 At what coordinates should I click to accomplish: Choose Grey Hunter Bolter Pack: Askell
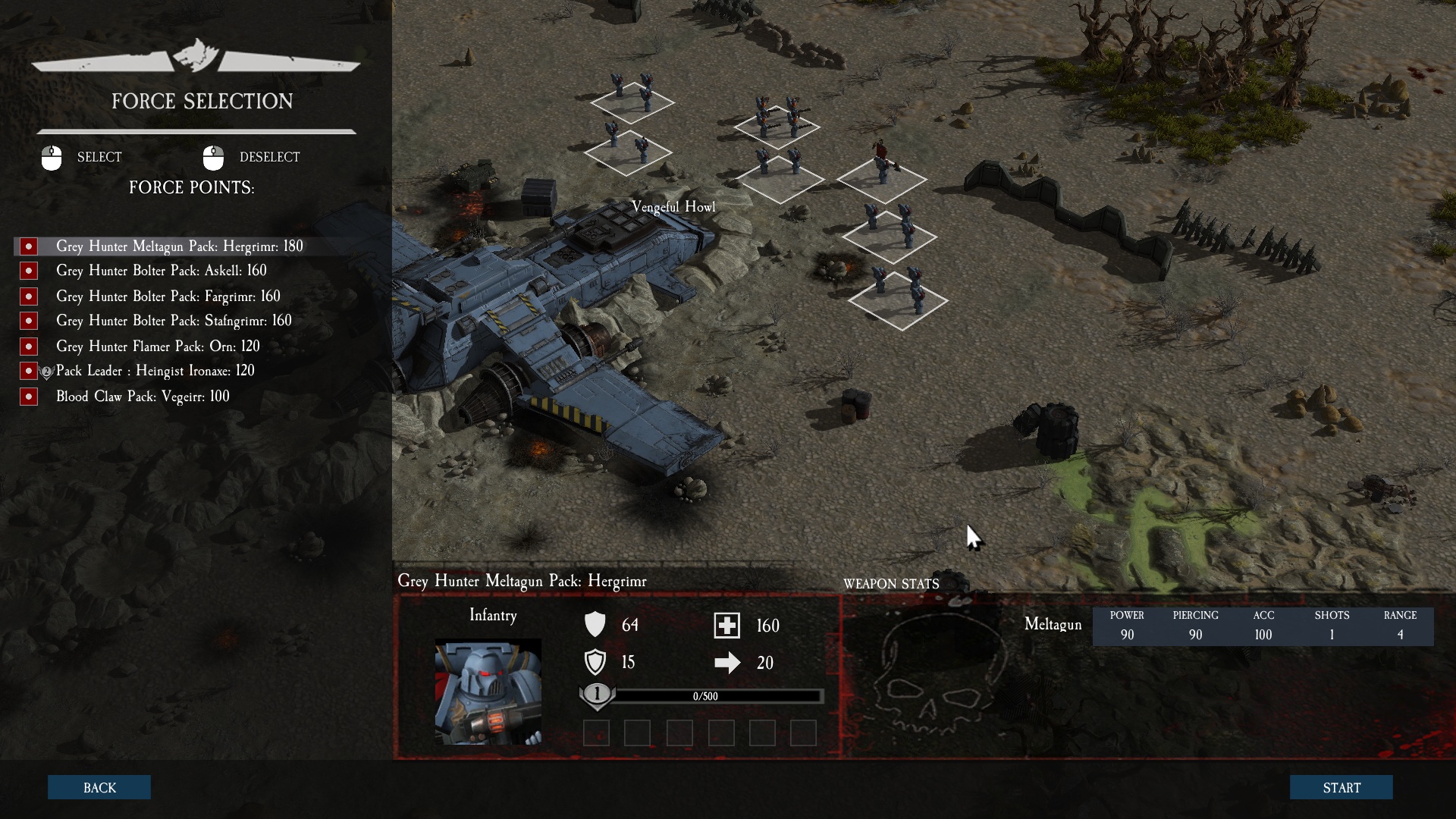click(x=161, y=271)
